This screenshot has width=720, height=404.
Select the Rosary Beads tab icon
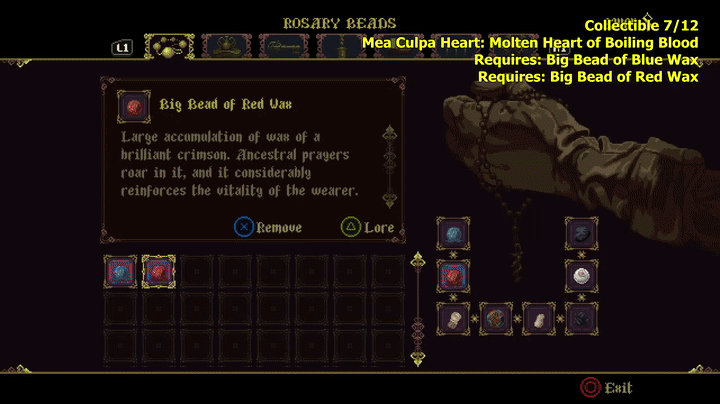pyautogui.click(x=169, y=47)
